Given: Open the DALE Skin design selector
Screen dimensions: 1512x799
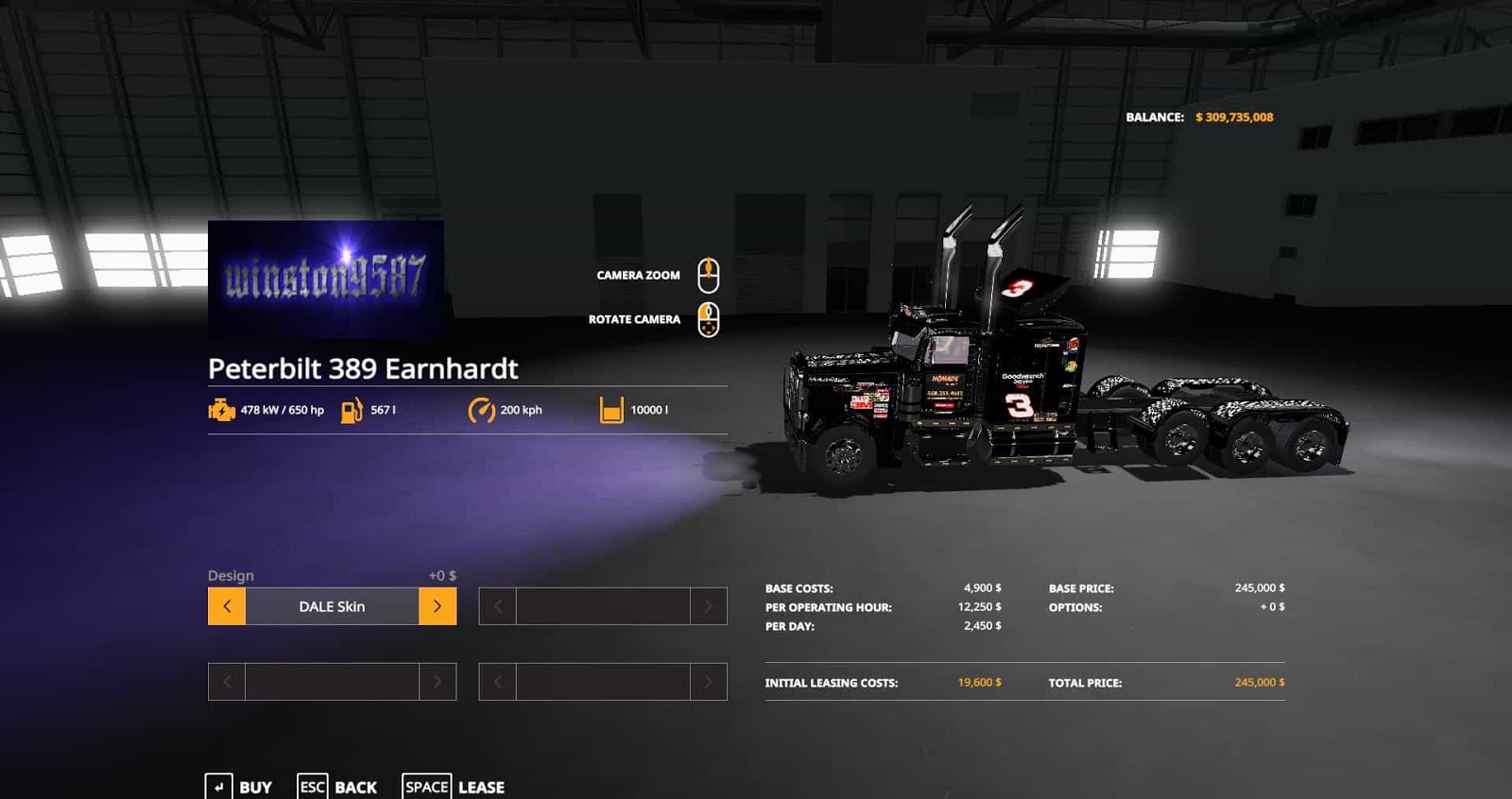Looking at the screenshot, I should click(333, 606).
